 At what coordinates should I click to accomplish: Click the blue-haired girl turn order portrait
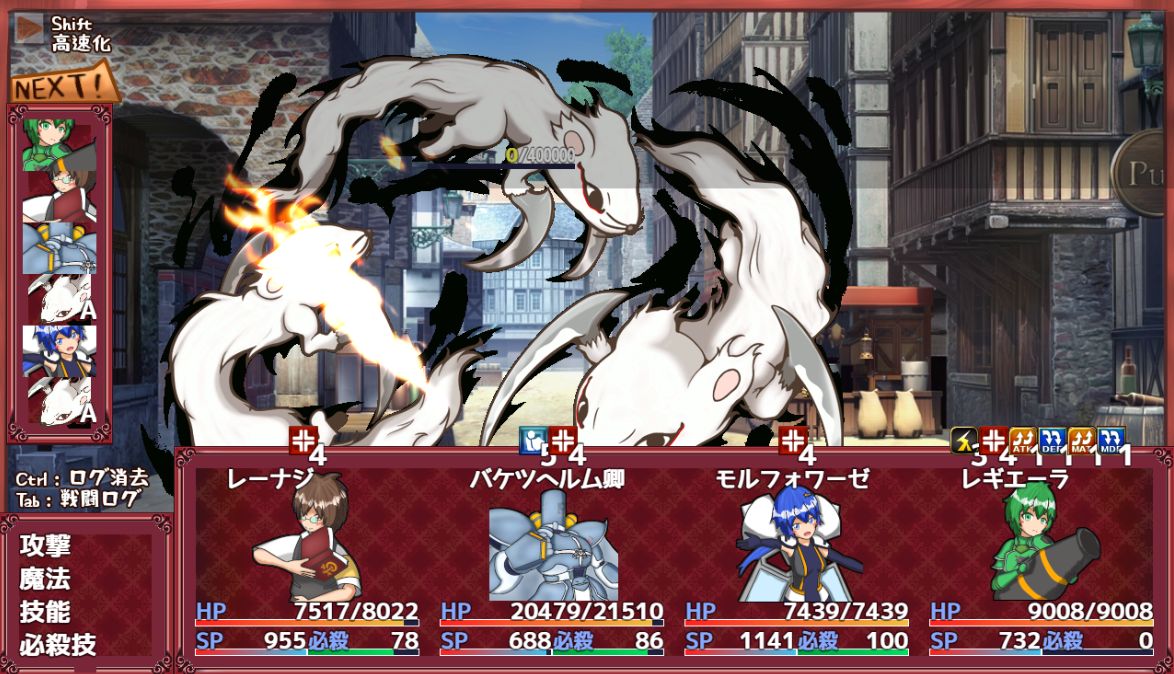pos(60,351)
